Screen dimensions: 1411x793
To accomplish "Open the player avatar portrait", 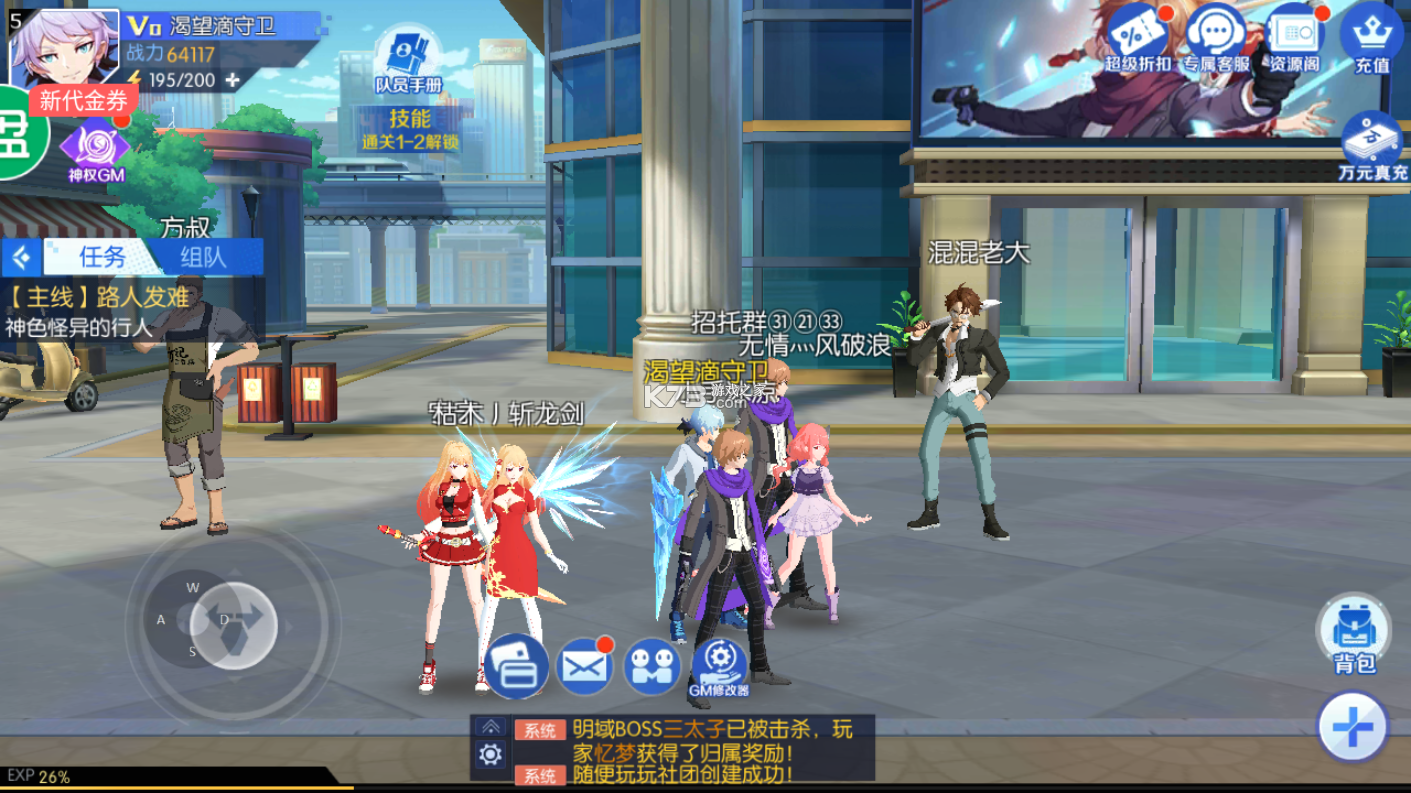I will 64,47.
